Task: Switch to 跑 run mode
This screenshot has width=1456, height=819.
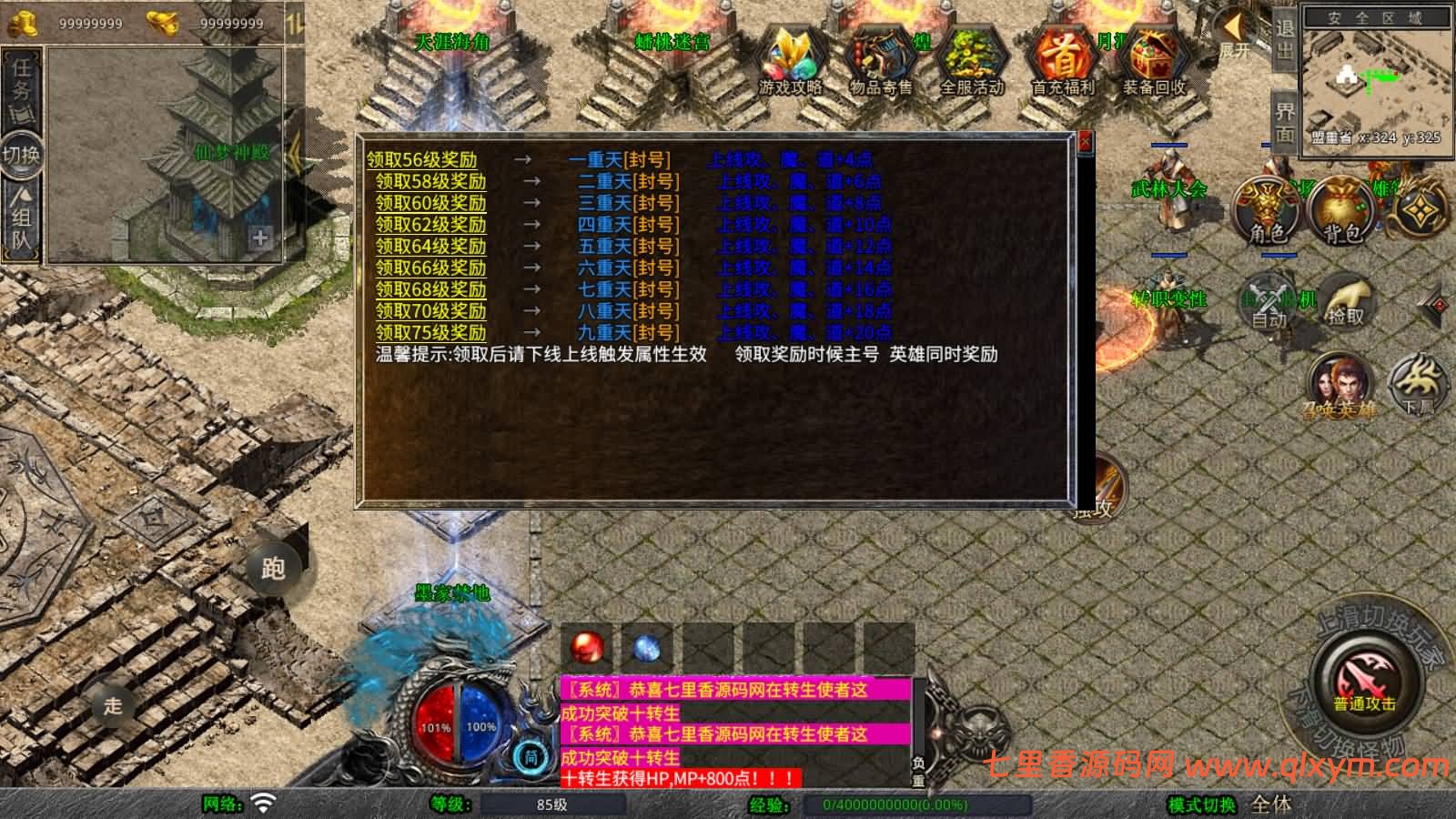Action: pyautogui.click(x=273, y=569)
